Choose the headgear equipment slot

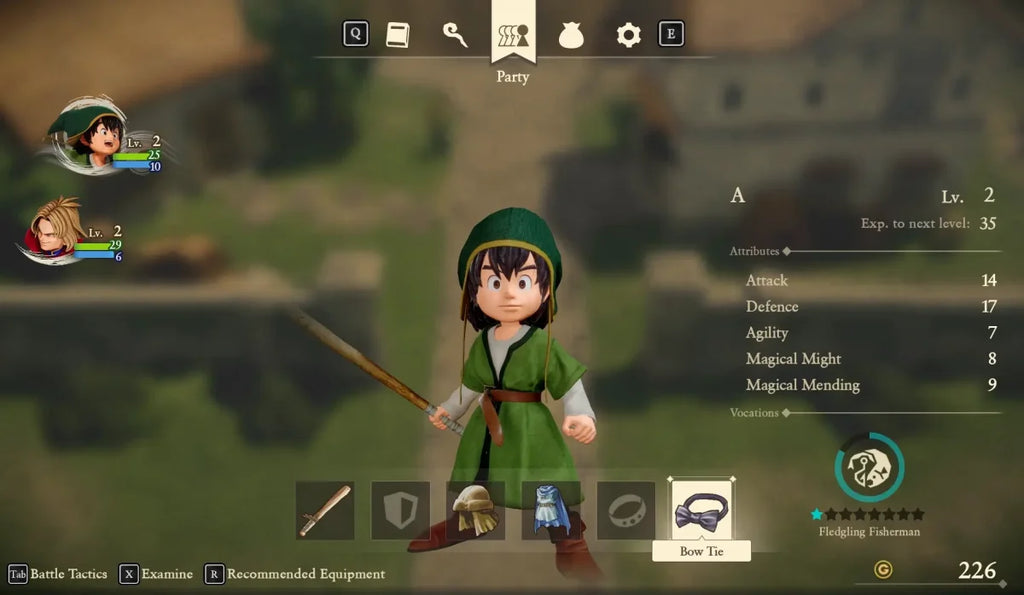tap(476, 510)
